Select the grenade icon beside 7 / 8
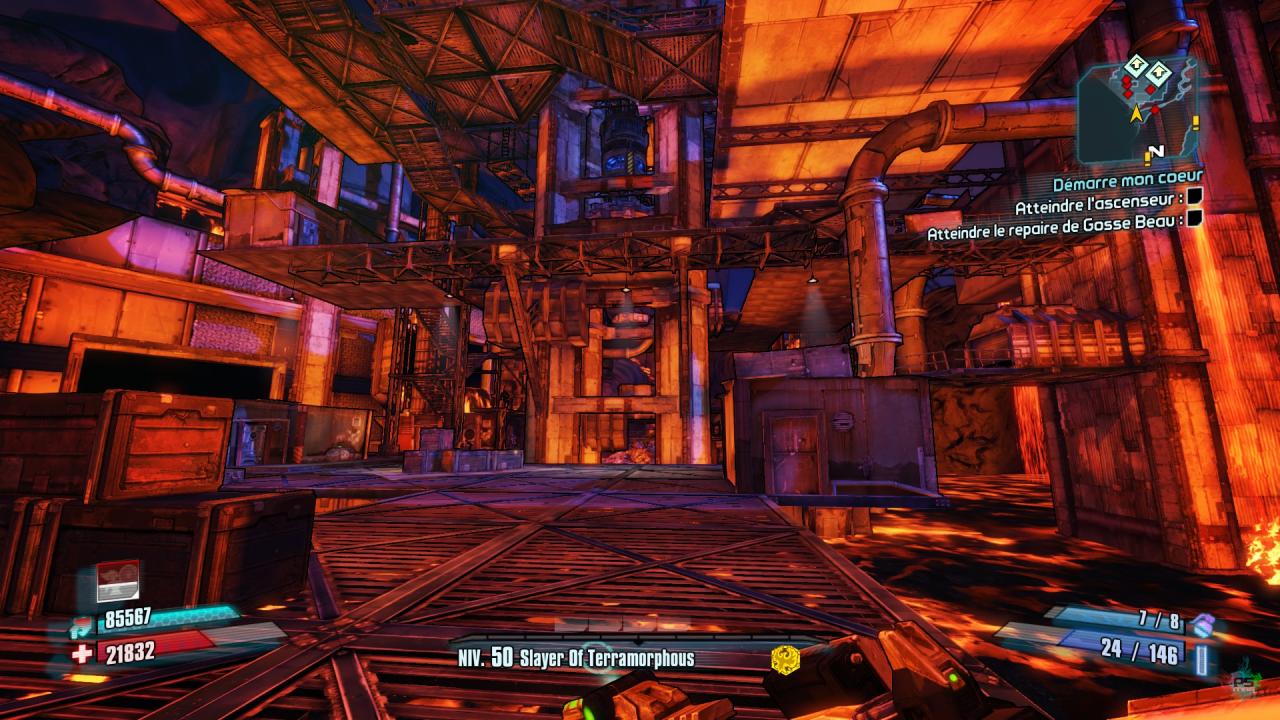This screenshot has height=720, width=1280. [x=1203, y=624]
